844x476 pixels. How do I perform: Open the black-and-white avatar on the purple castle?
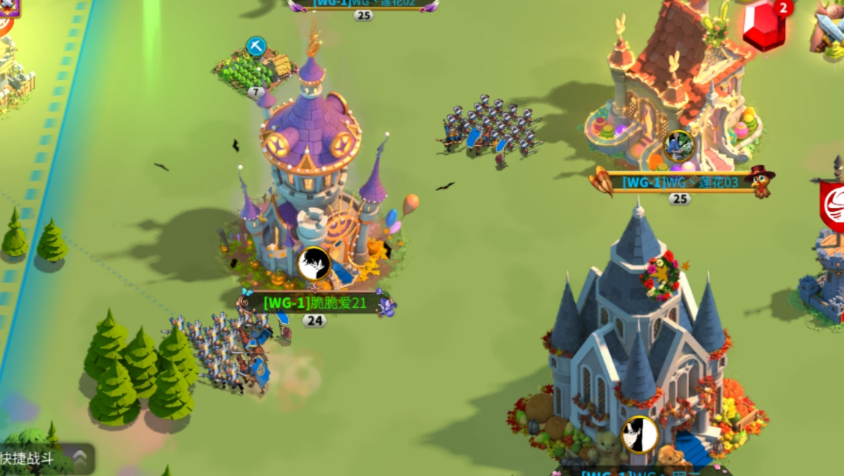[x=314, y=264]
